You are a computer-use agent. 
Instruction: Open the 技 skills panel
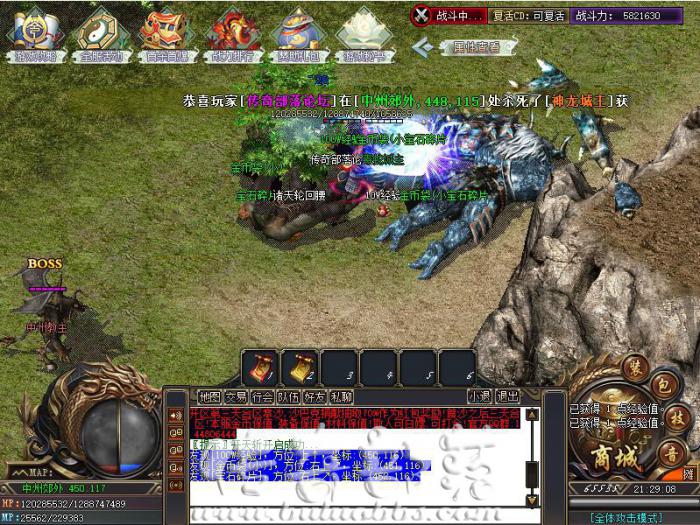point(677,420)
